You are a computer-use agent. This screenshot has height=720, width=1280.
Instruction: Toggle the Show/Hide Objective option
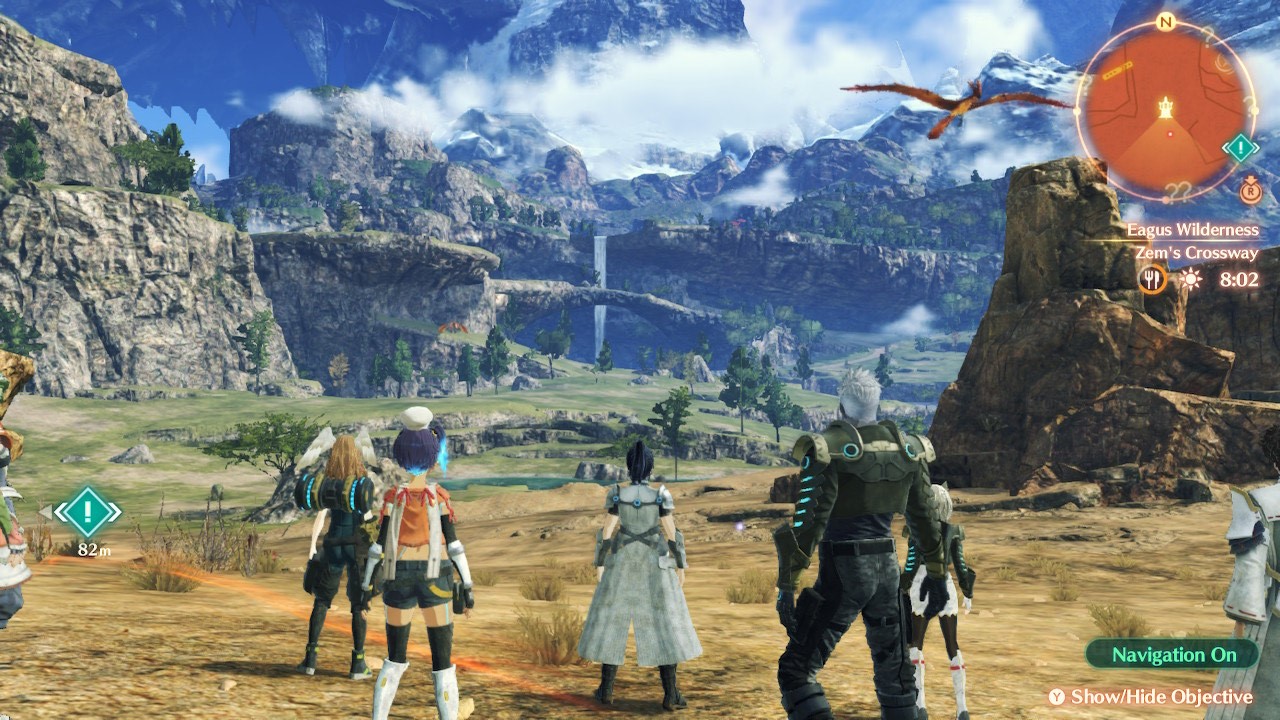click(x=1150, y=697)
